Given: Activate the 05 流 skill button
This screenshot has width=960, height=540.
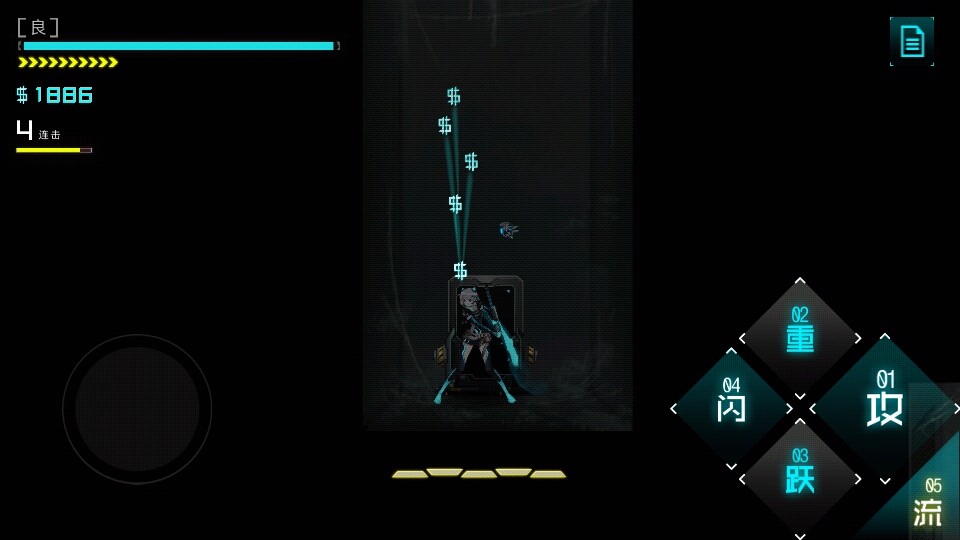Looking at the screenshot, I should coord(926,505).
